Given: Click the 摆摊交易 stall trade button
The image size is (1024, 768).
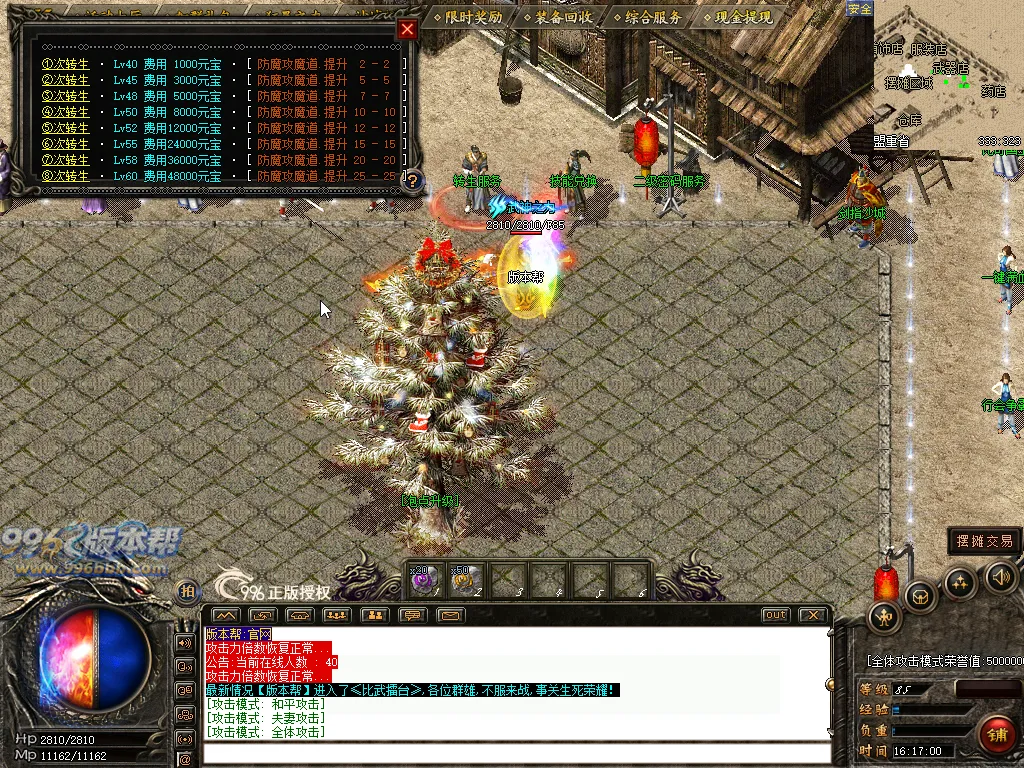Looking at the screenshot, I should [984, 541].
